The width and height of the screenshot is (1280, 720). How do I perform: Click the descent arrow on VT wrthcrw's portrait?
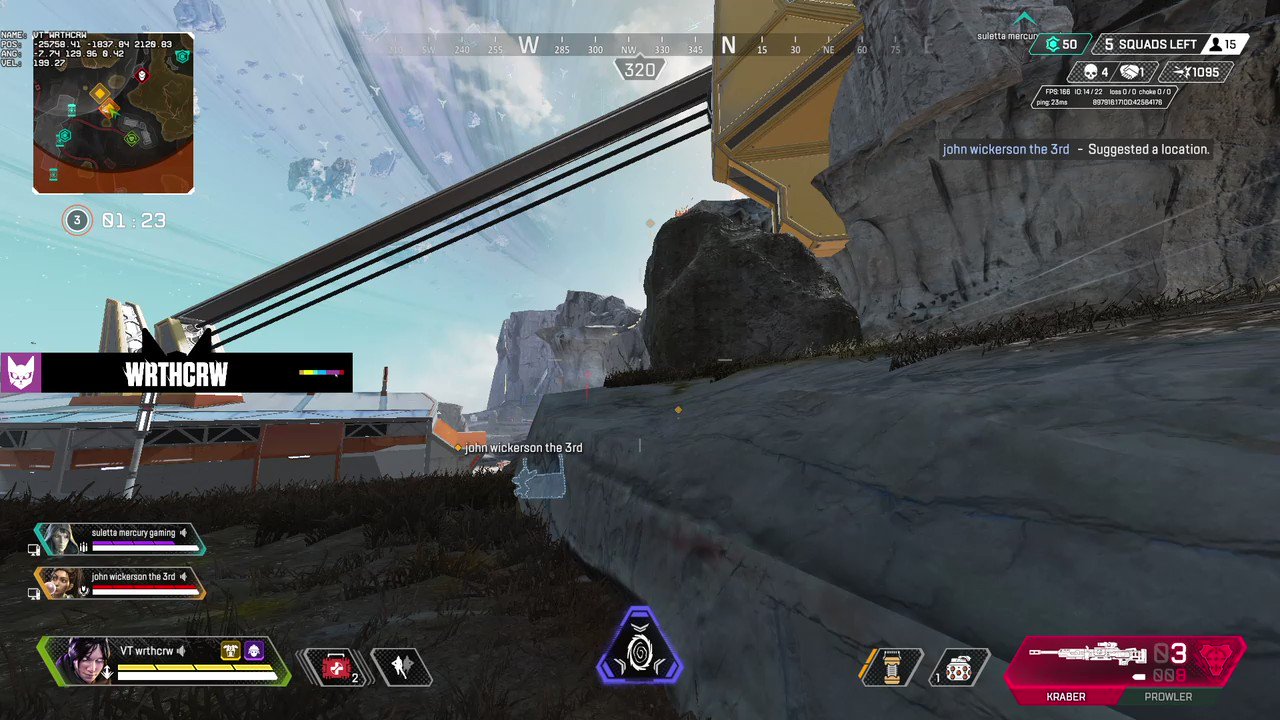(x=107, y=671)
